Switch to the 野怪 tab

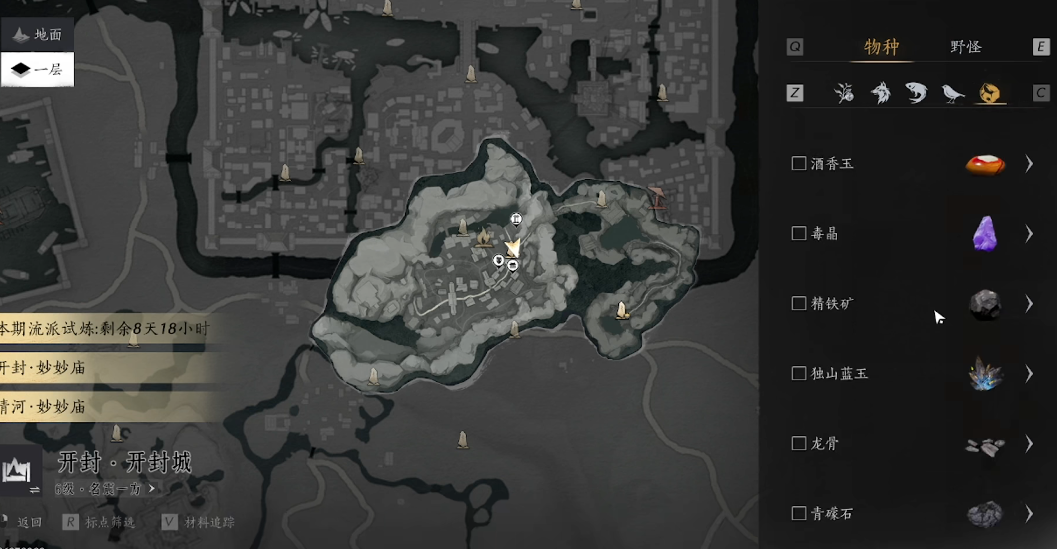pos(965,47)
